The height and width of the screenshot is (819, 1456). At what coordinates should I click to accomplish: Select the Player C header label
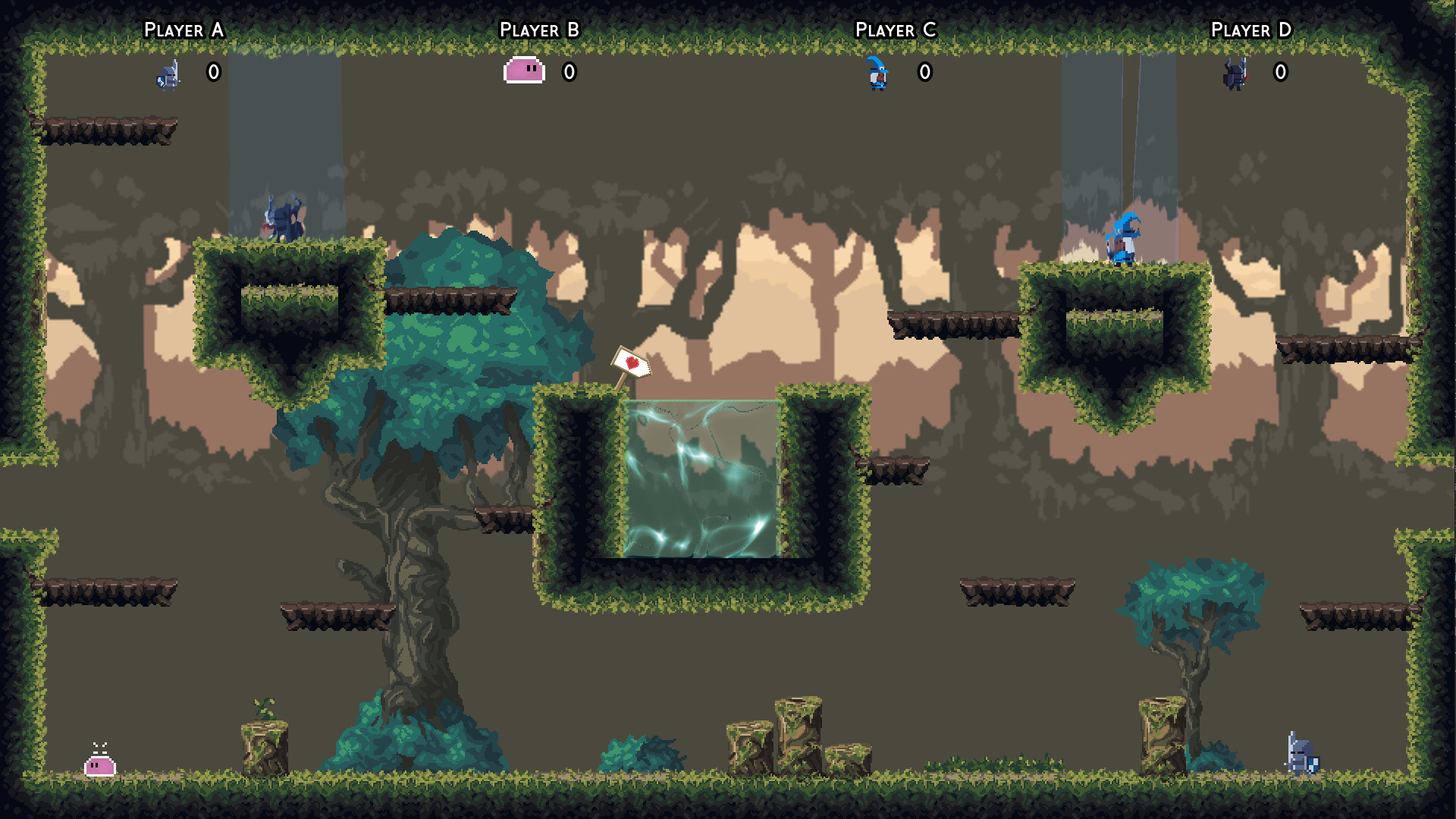click(895, 30)
